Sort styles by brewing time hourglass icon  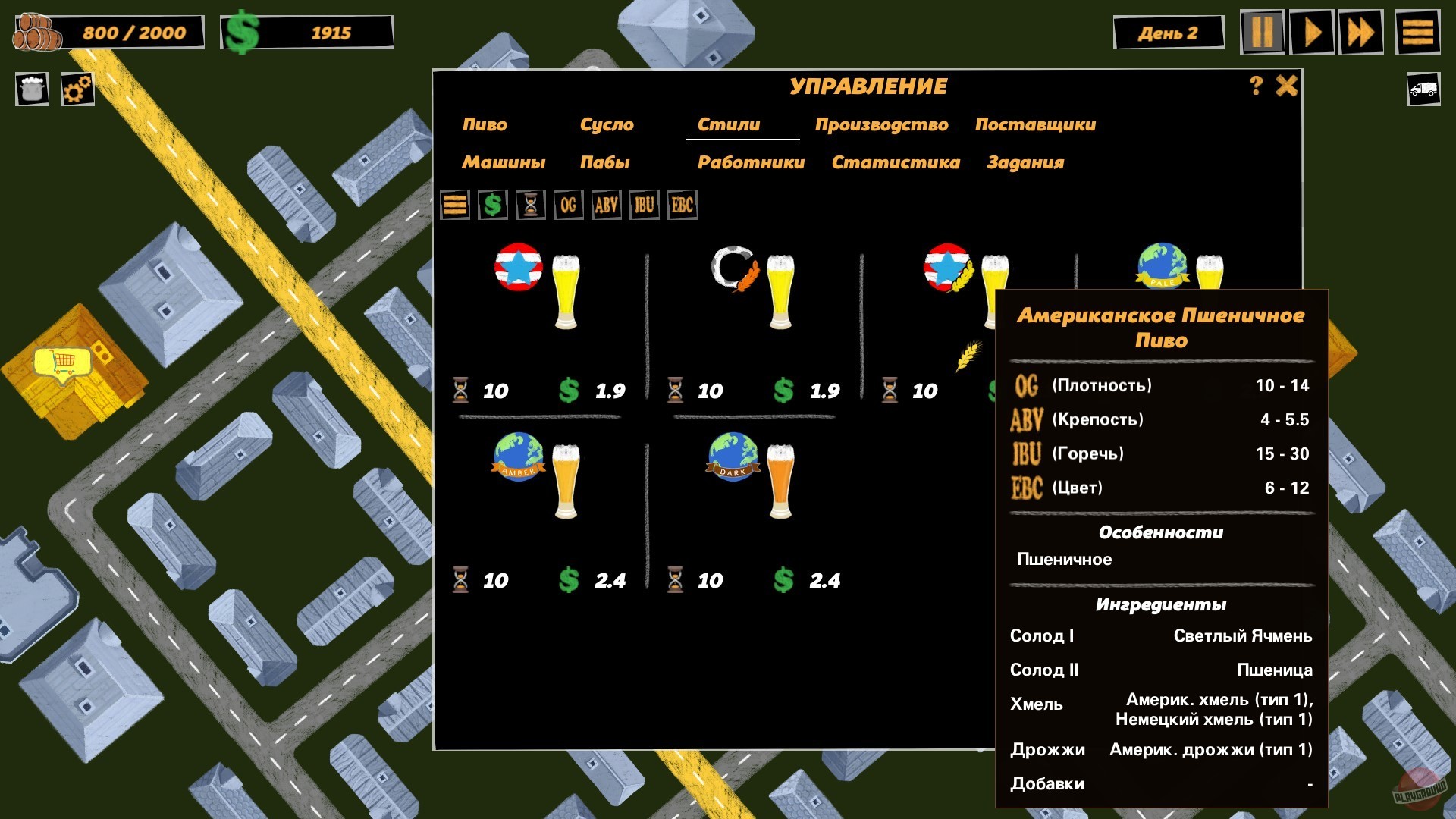pyautogui.click(x=530, y=205)
